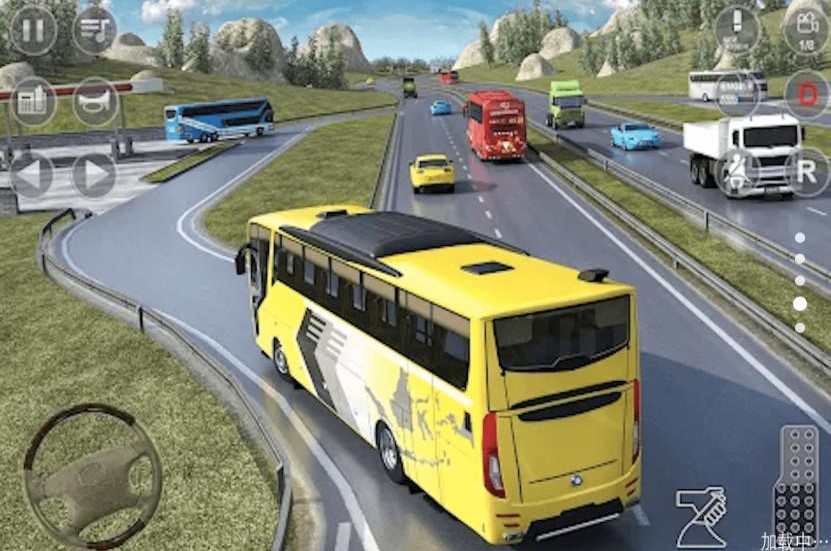Pause the game with the pause button

coord(33,30)
